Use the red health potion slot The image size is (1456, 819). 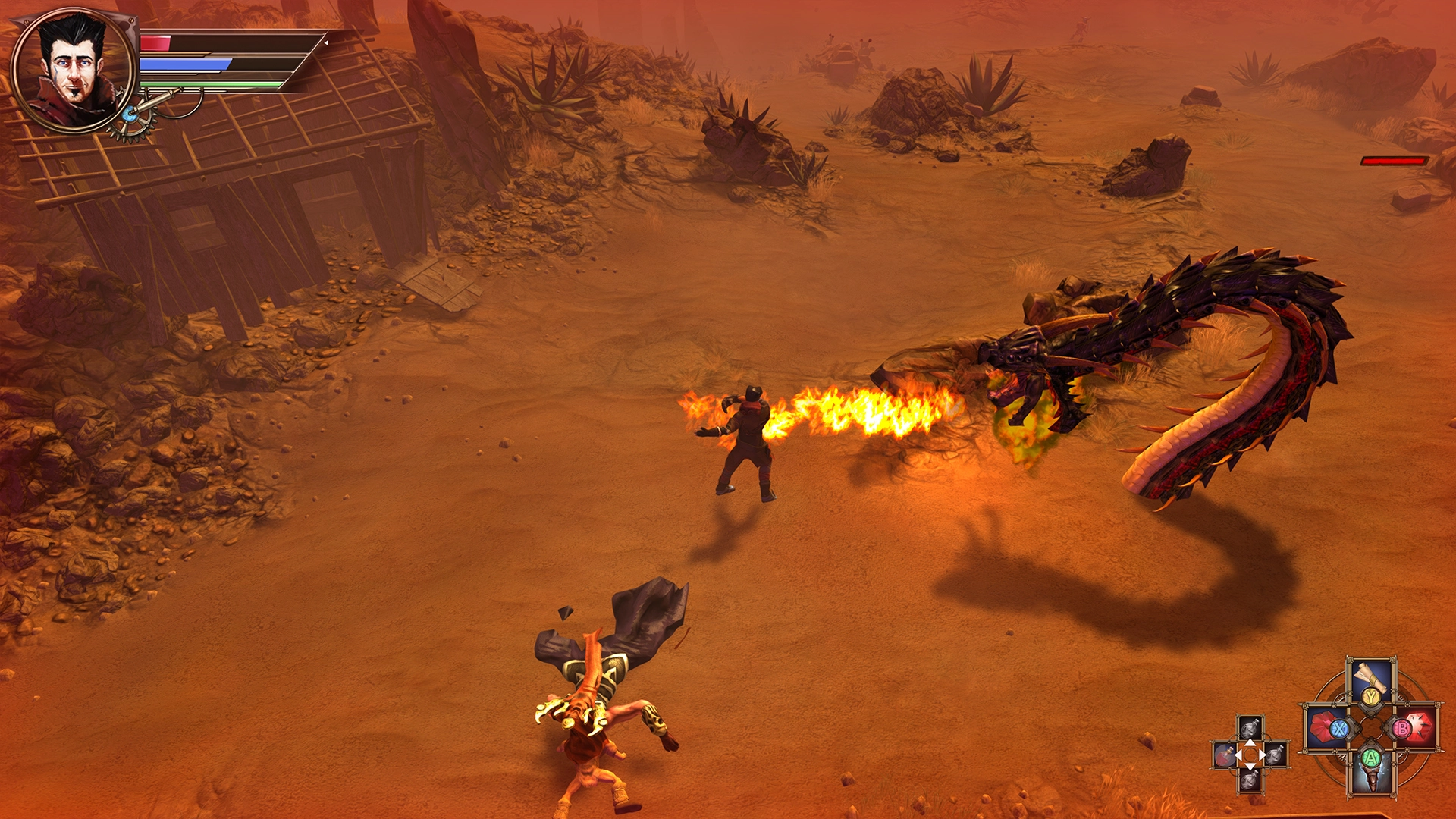tap(1224, 755)
